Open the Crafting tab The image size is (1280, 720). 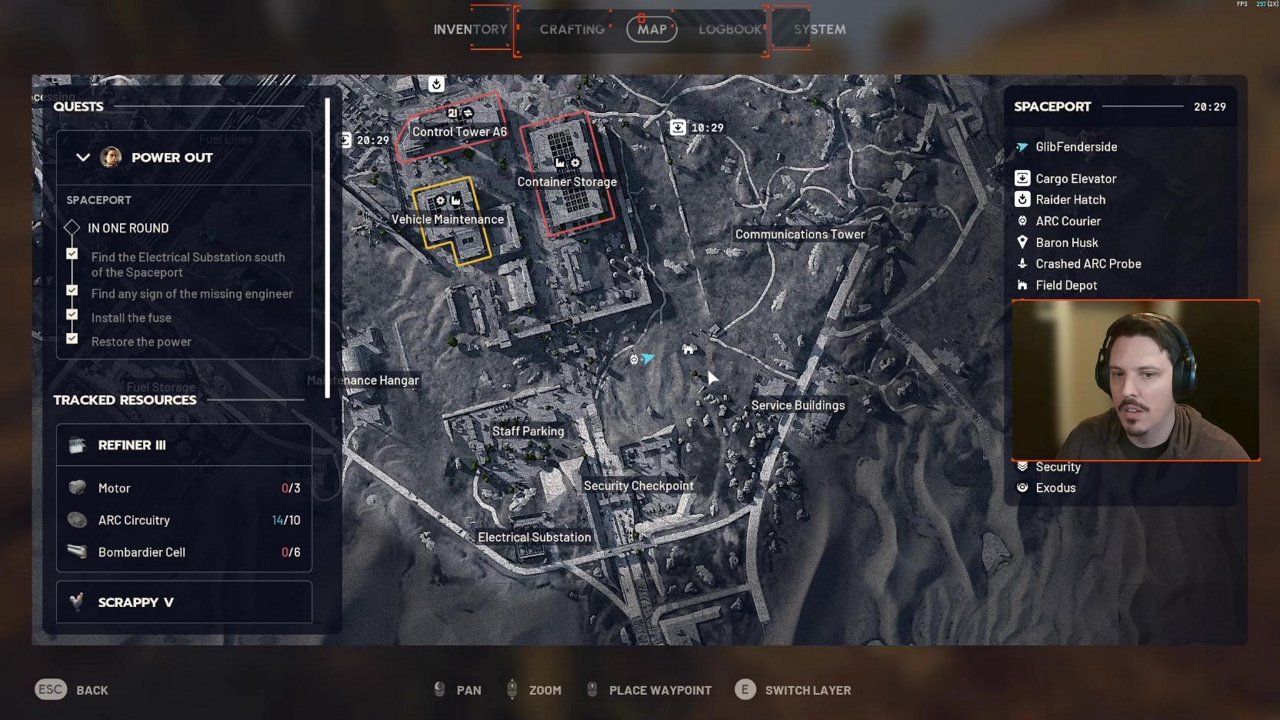click(572, 30)
